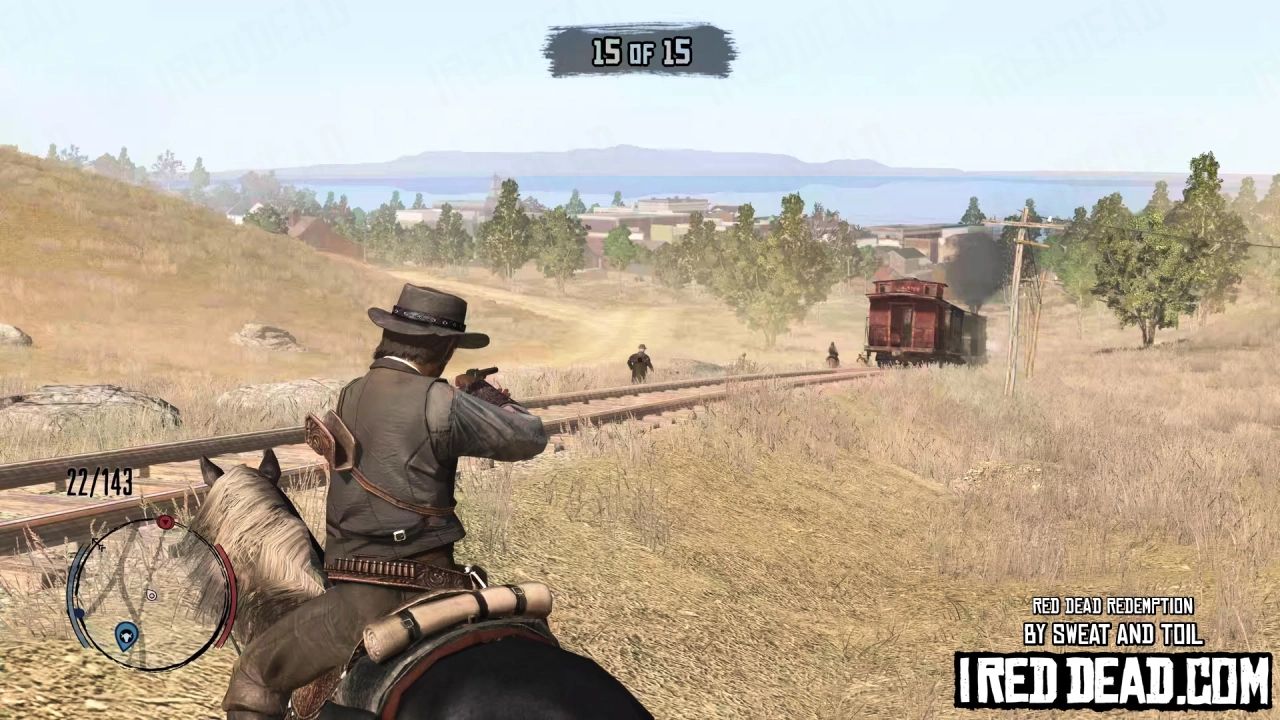
Task: Click the white player marker in minimap center
Action: pos(150,595)
